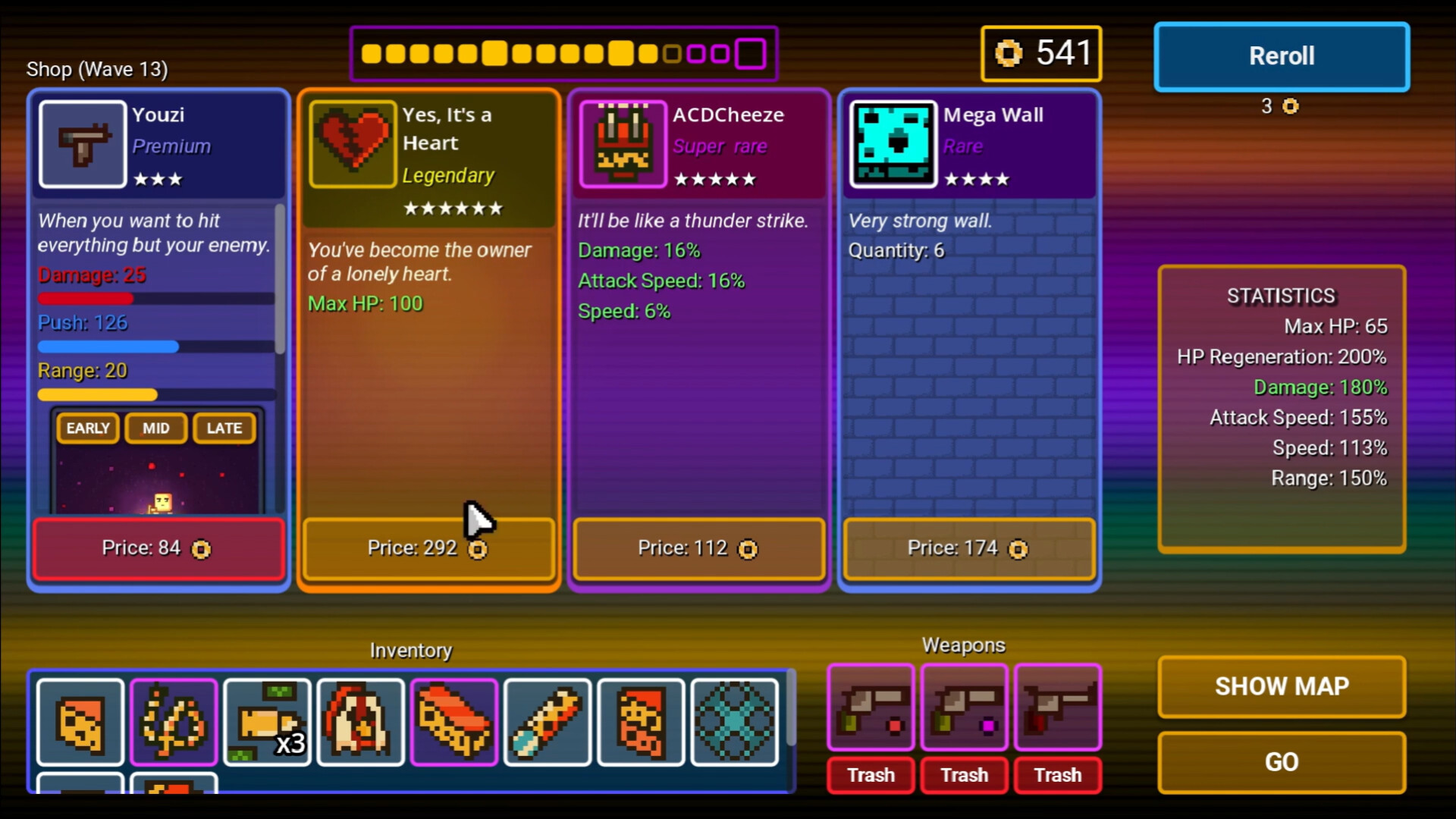
Task: Click the first orange card item in inventory
Action: coord(80,722)
